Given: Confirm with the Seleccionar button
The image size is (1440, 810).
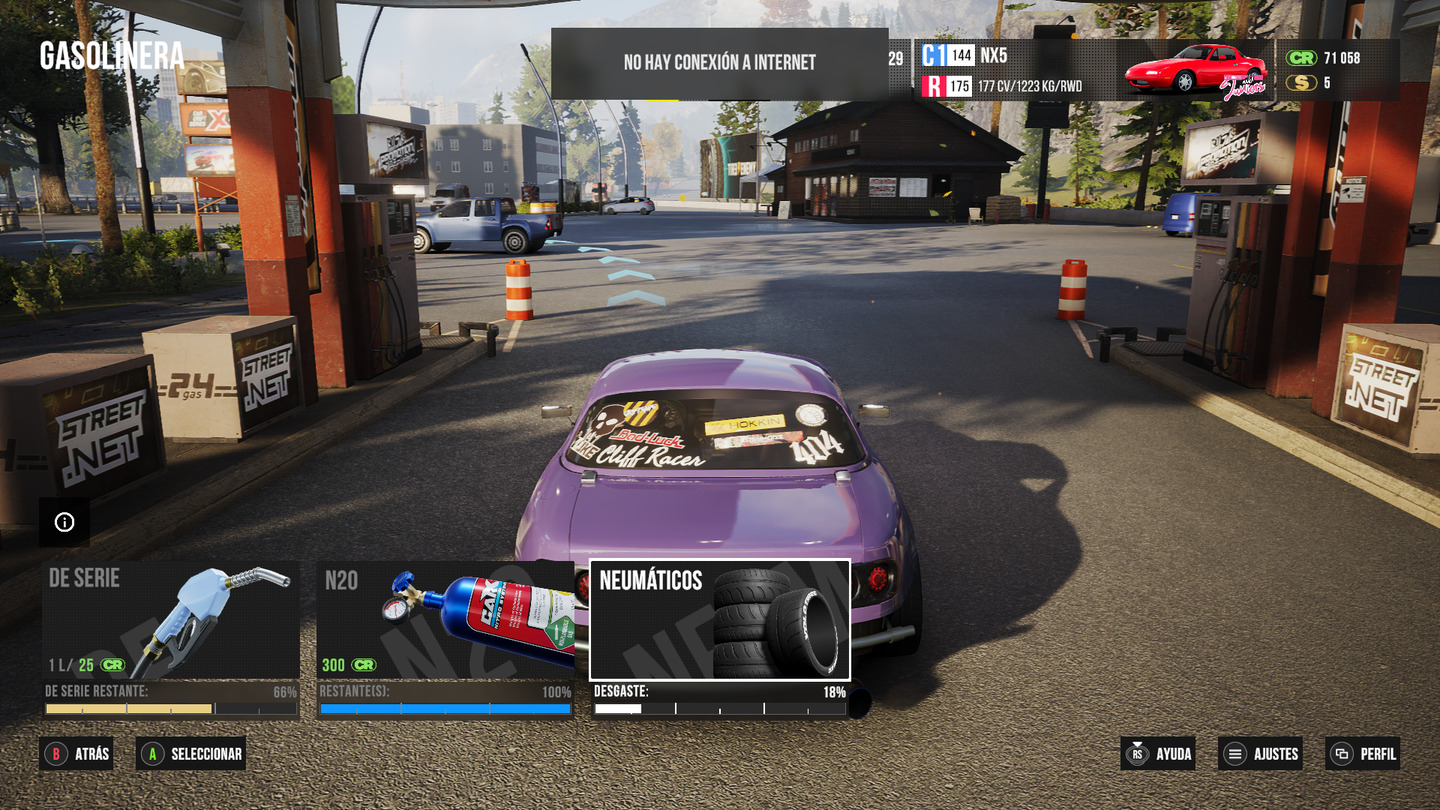Looking at the screenshot, I should [191, 754].
